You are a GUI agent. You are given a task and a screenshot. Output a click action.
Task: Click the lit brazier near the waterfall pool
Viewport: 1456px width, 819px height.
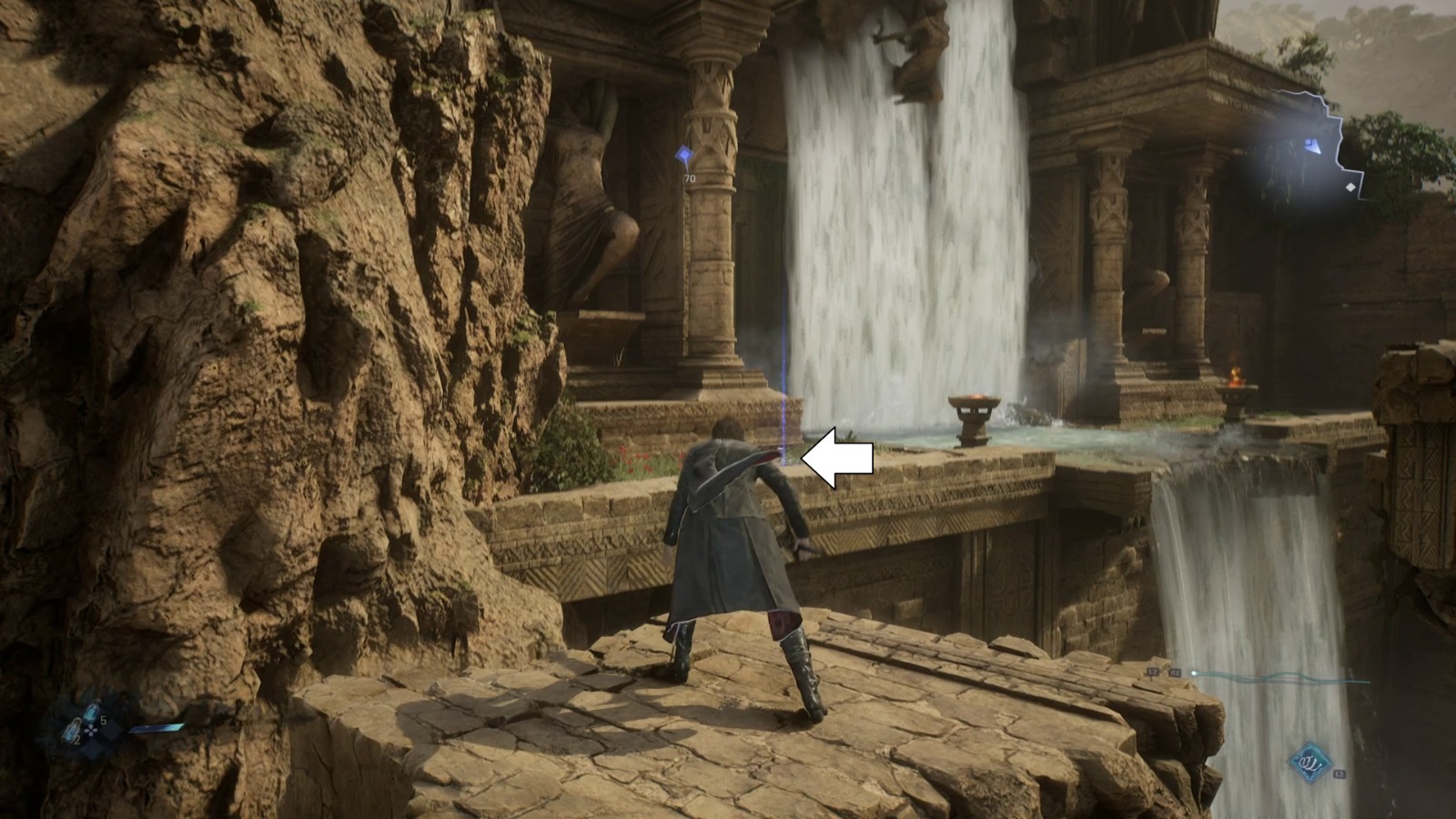pyautogui.click(x=974, y=400)
